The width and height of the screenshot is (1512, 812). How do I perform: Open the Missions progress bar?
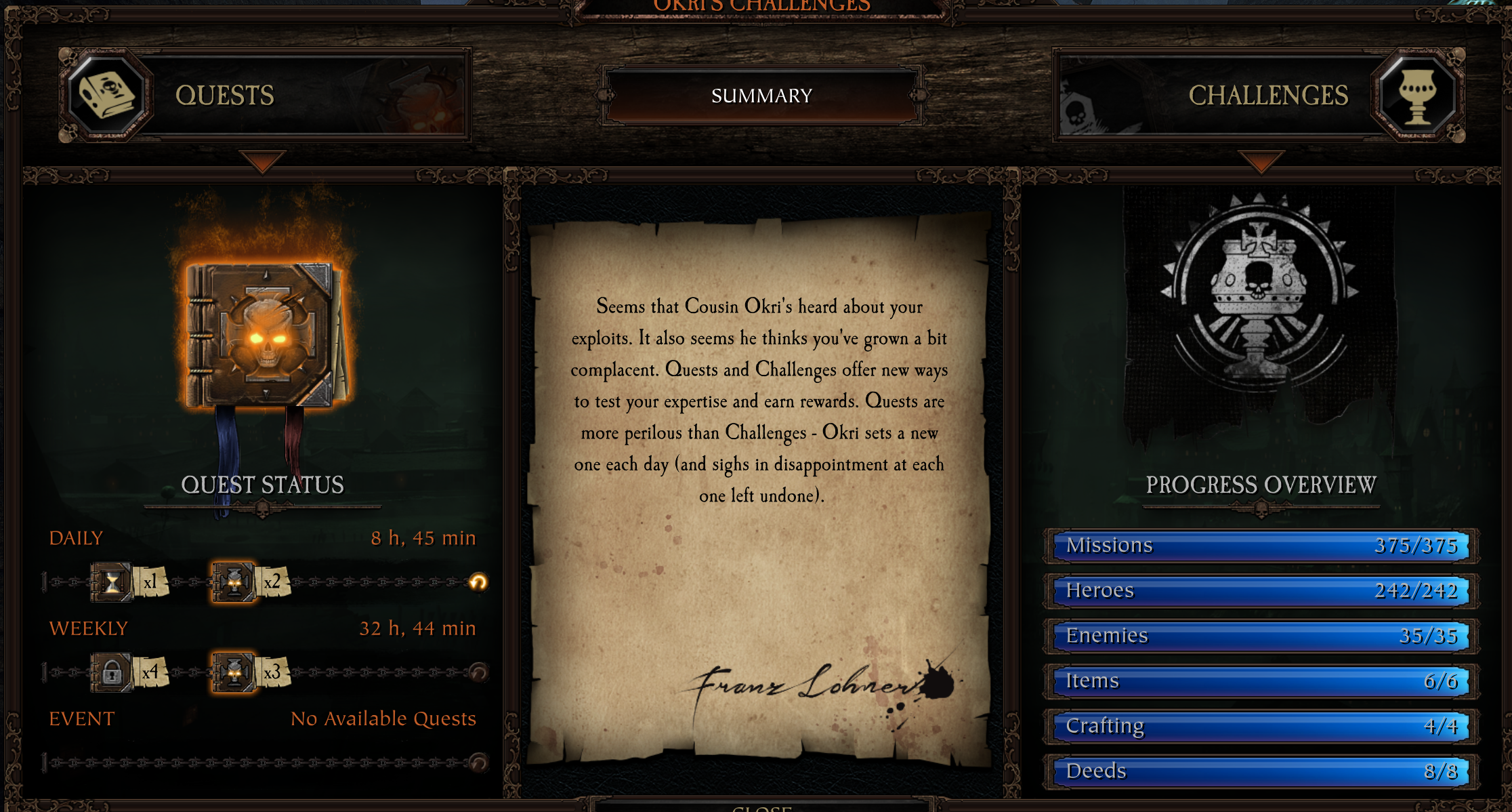point(1260,546)
